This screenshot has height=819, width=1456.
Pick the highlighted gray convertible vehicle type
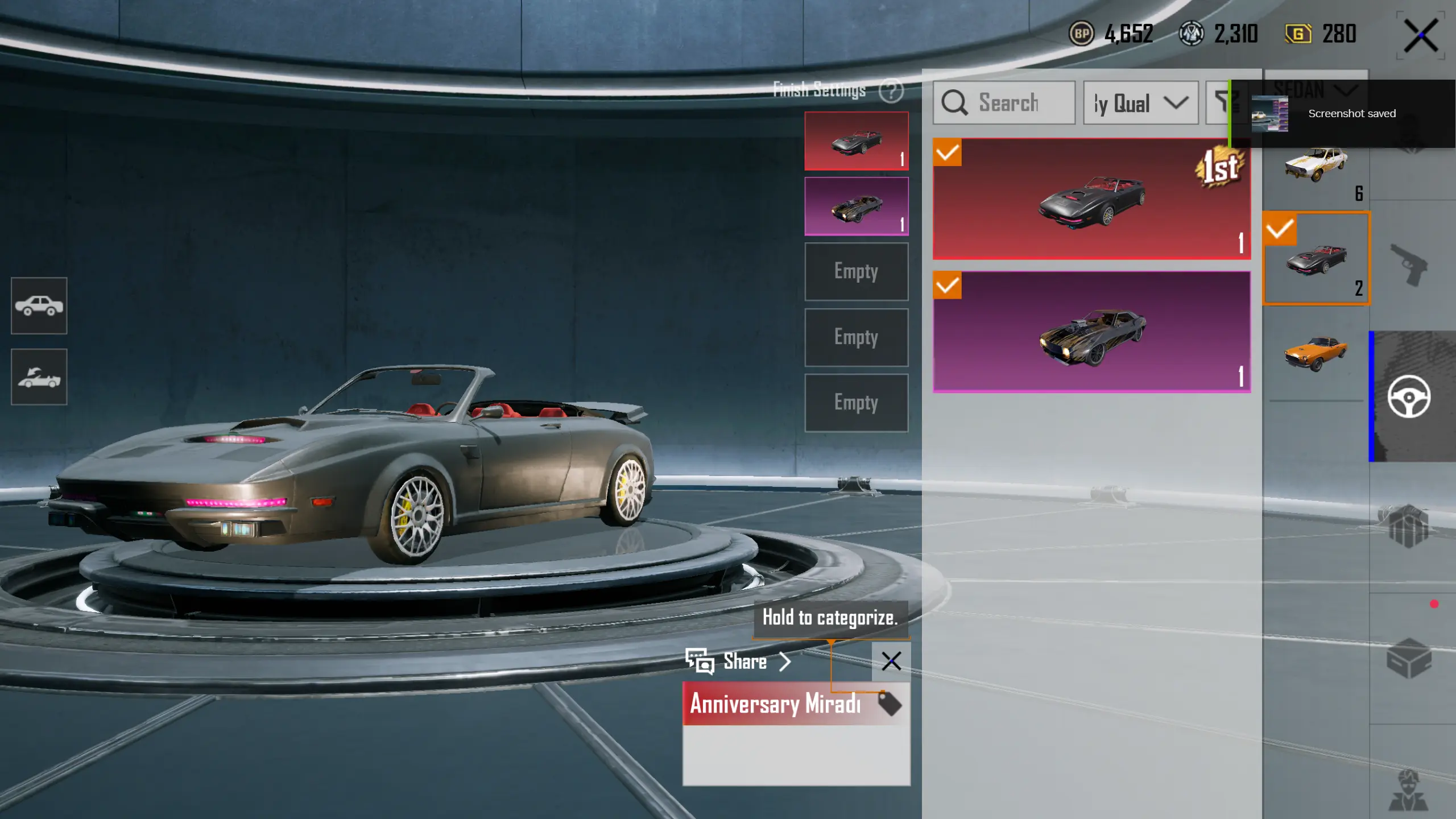click(1316, 259)
